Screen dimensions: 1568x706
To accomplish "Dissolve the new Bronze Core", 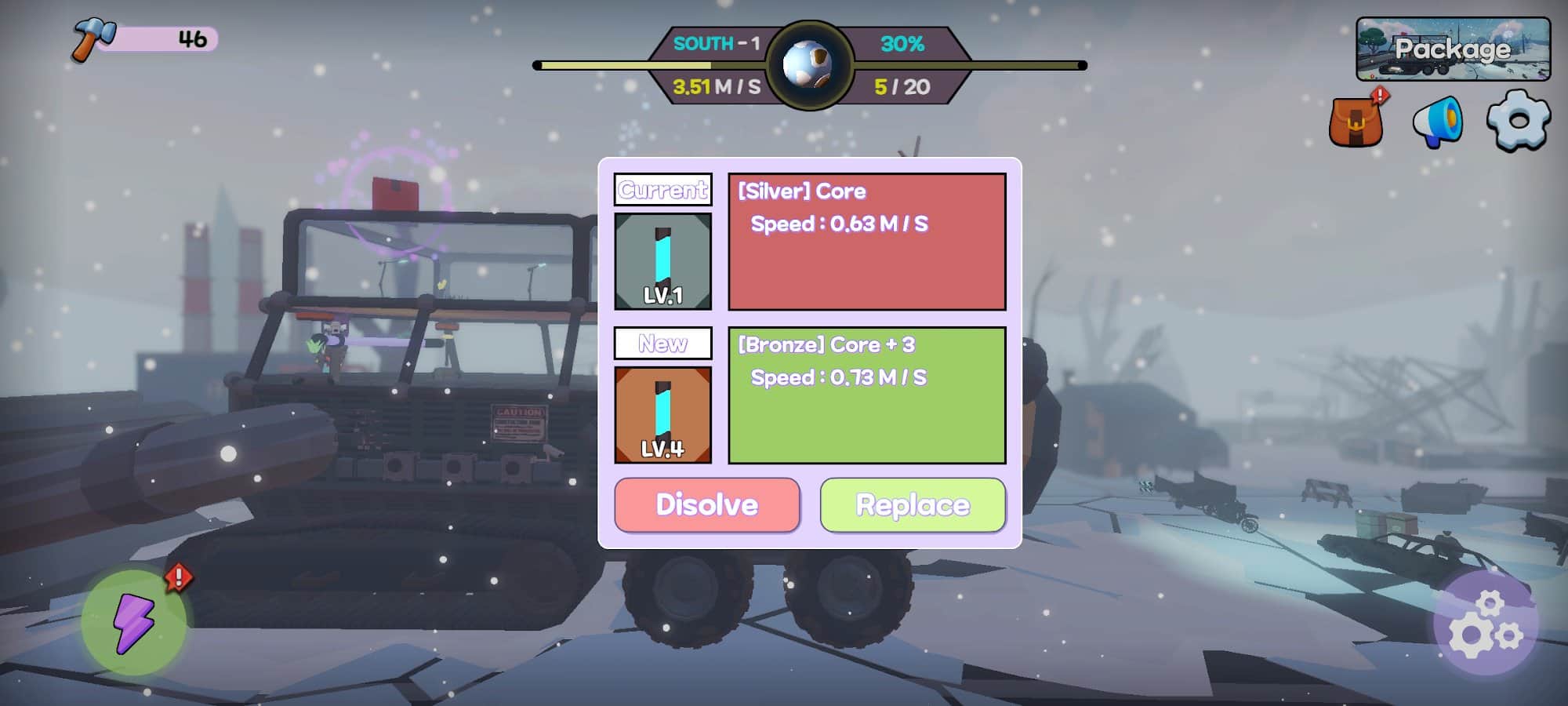I will pos(707,505).
